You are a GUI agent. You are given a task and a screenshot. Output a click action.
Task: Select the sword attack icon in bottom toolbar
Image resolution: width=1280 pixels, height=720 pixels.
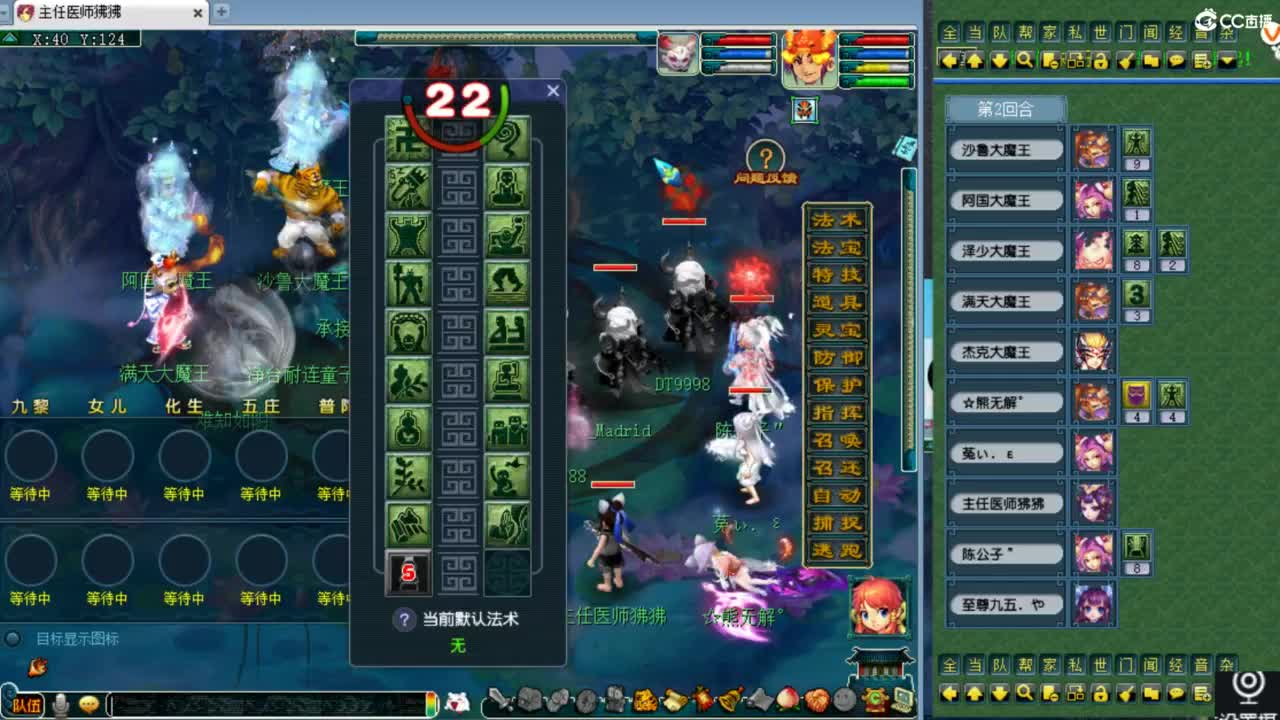tap(497, 700)
